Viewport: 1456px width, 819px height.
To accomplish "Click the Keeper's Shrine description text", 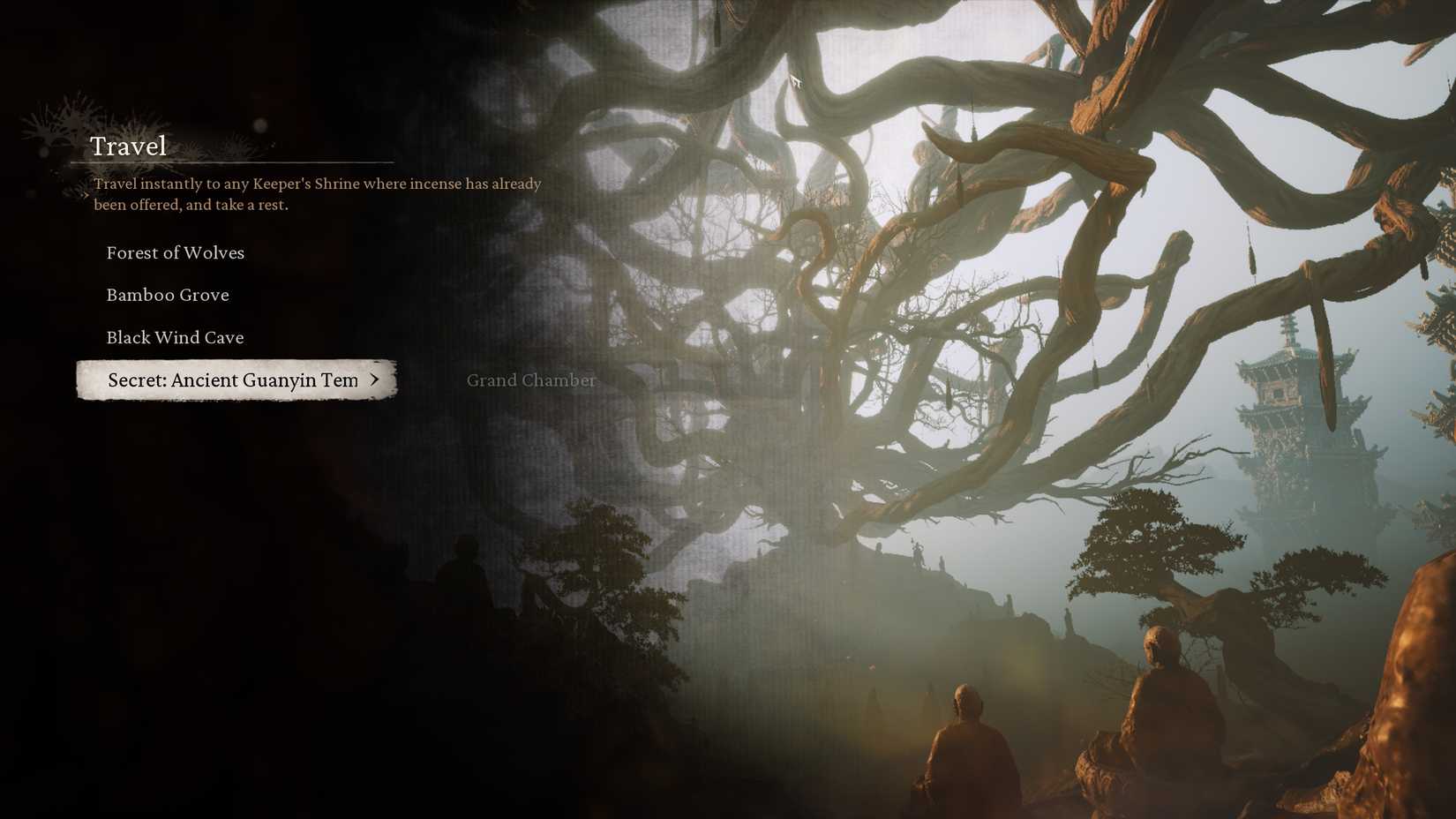I will point(316,193).
